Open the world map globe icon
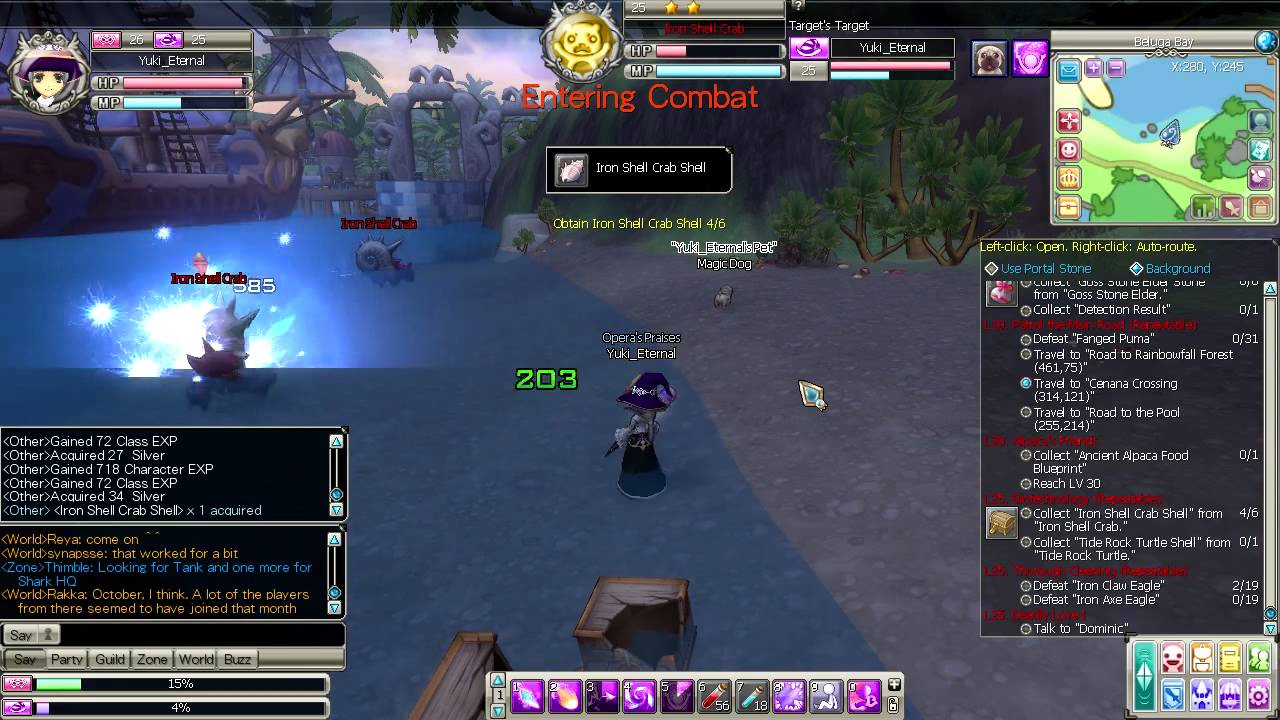The width and height of the screenshot is (1280, 720). click(x=1266, y=42)
